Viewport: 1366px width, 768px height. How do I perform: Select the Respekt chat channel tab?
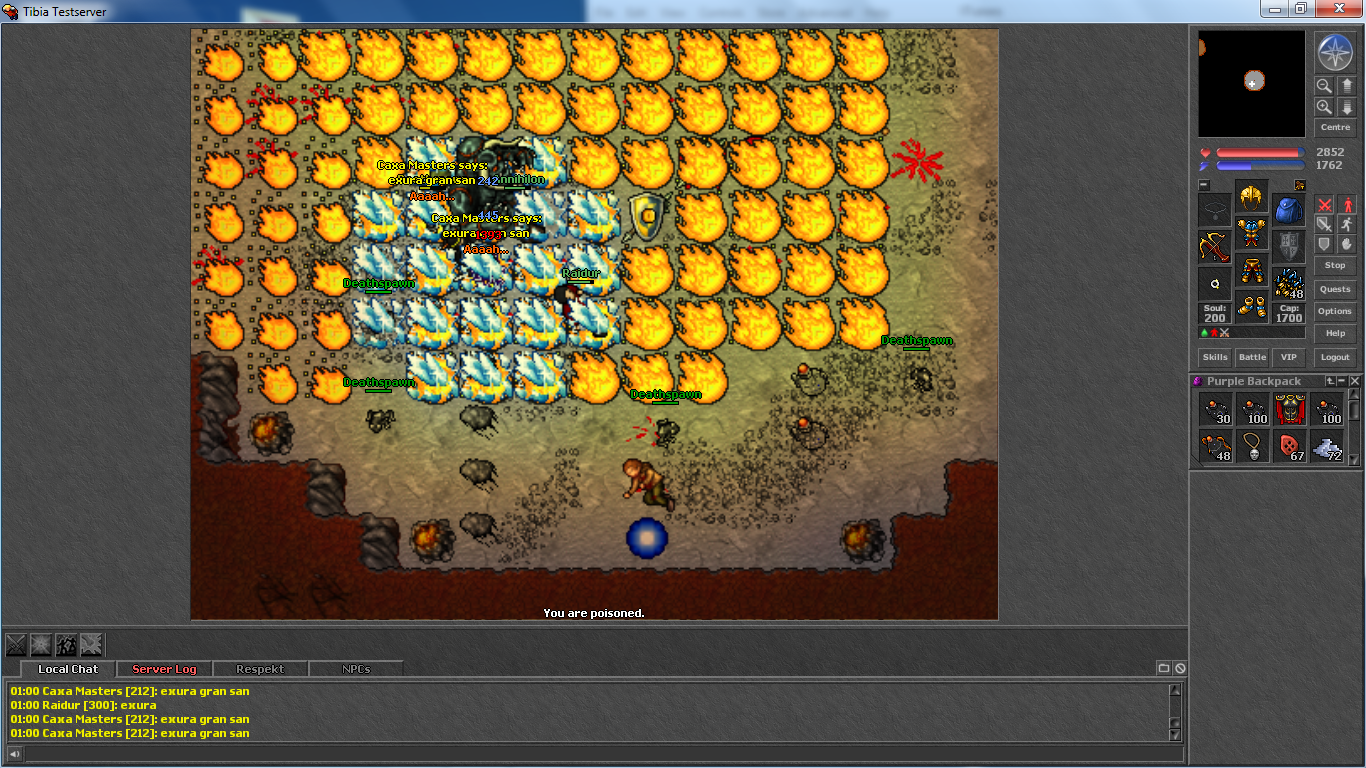[x=260, y=669]
